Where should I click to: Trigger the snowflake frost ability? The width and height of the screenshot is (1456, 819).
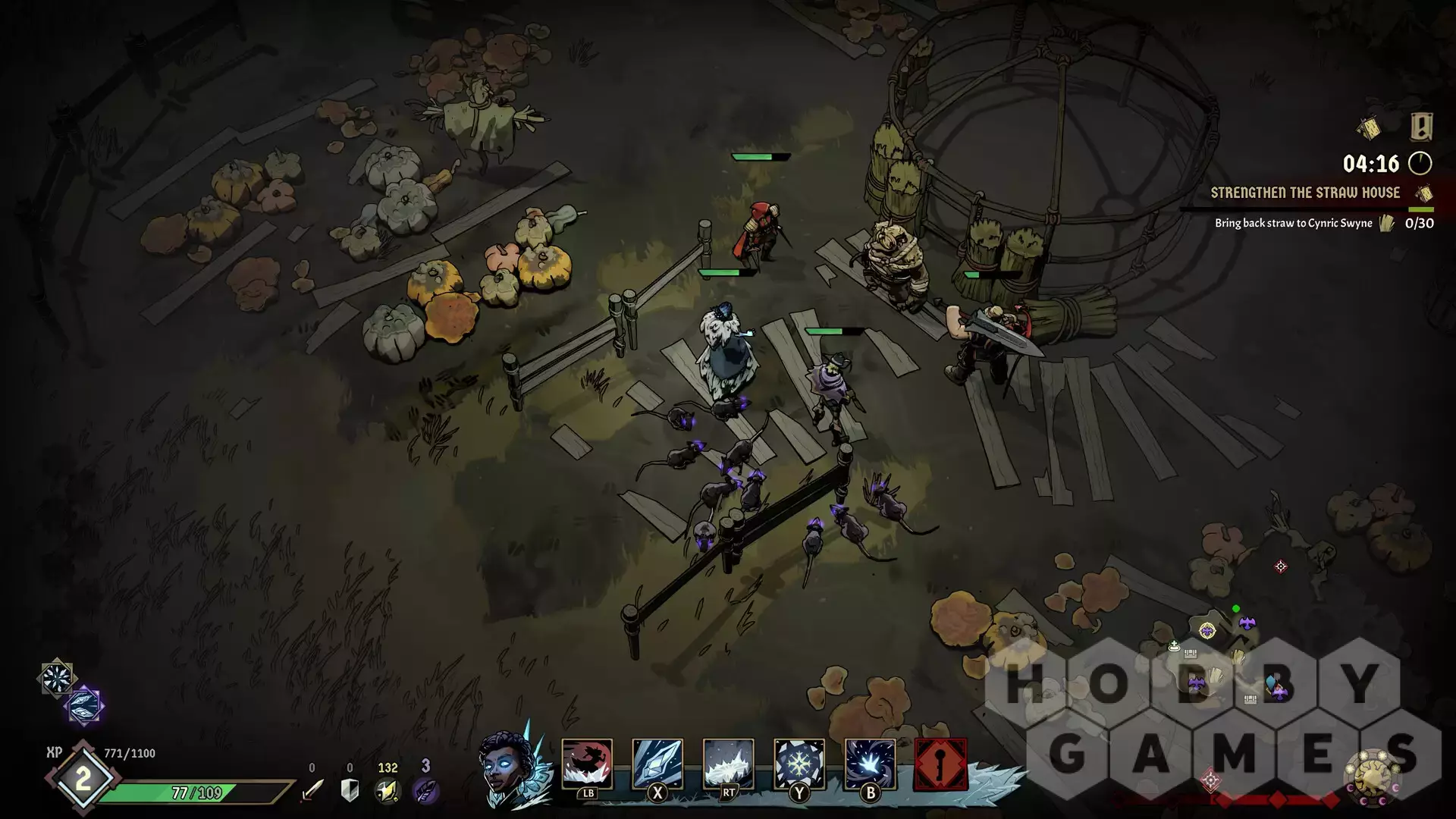(799, 764)
